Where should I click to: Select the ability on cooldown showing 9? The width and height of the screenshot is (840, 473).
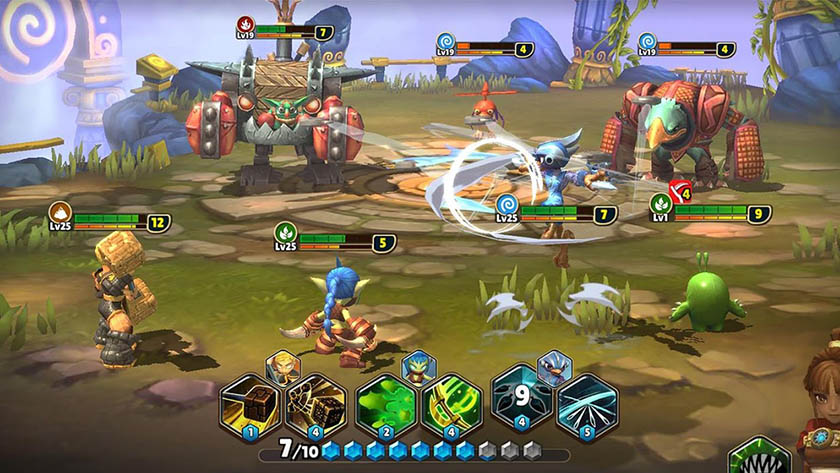pos(522,405)
